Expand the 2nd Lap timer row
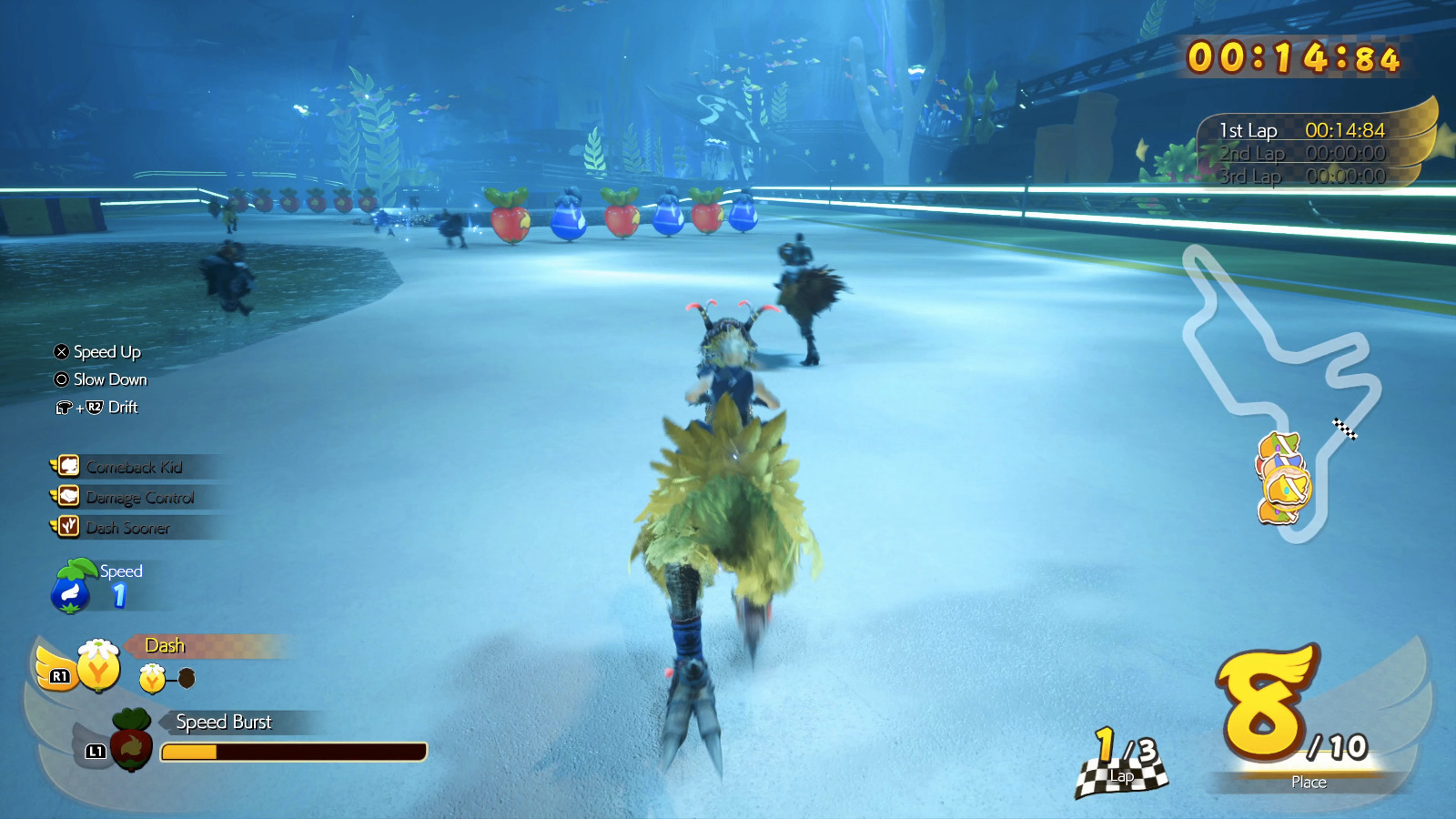Screen dimensions: 1456x819 [x=1301, y=154]
